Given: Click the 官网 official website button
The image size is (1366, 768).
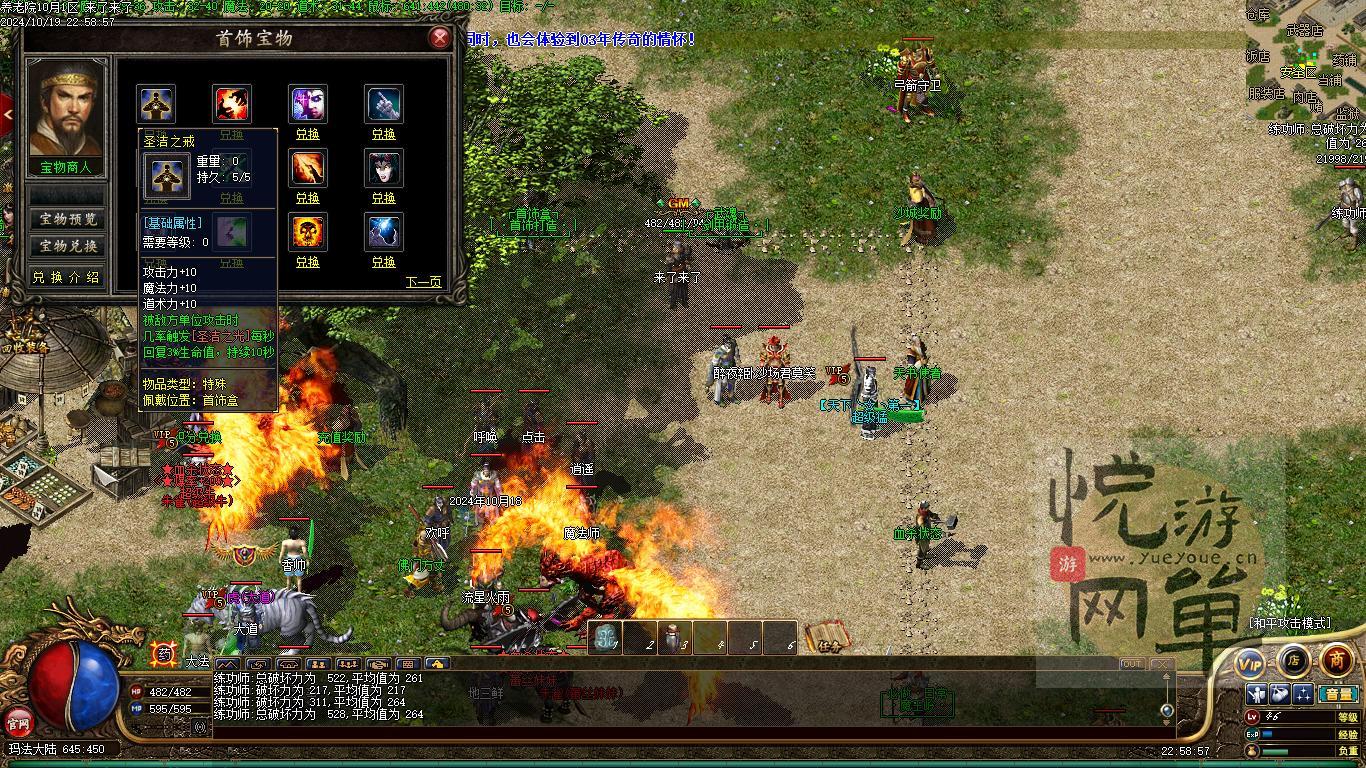Looking at the screenshot, I should pos(18,720).
